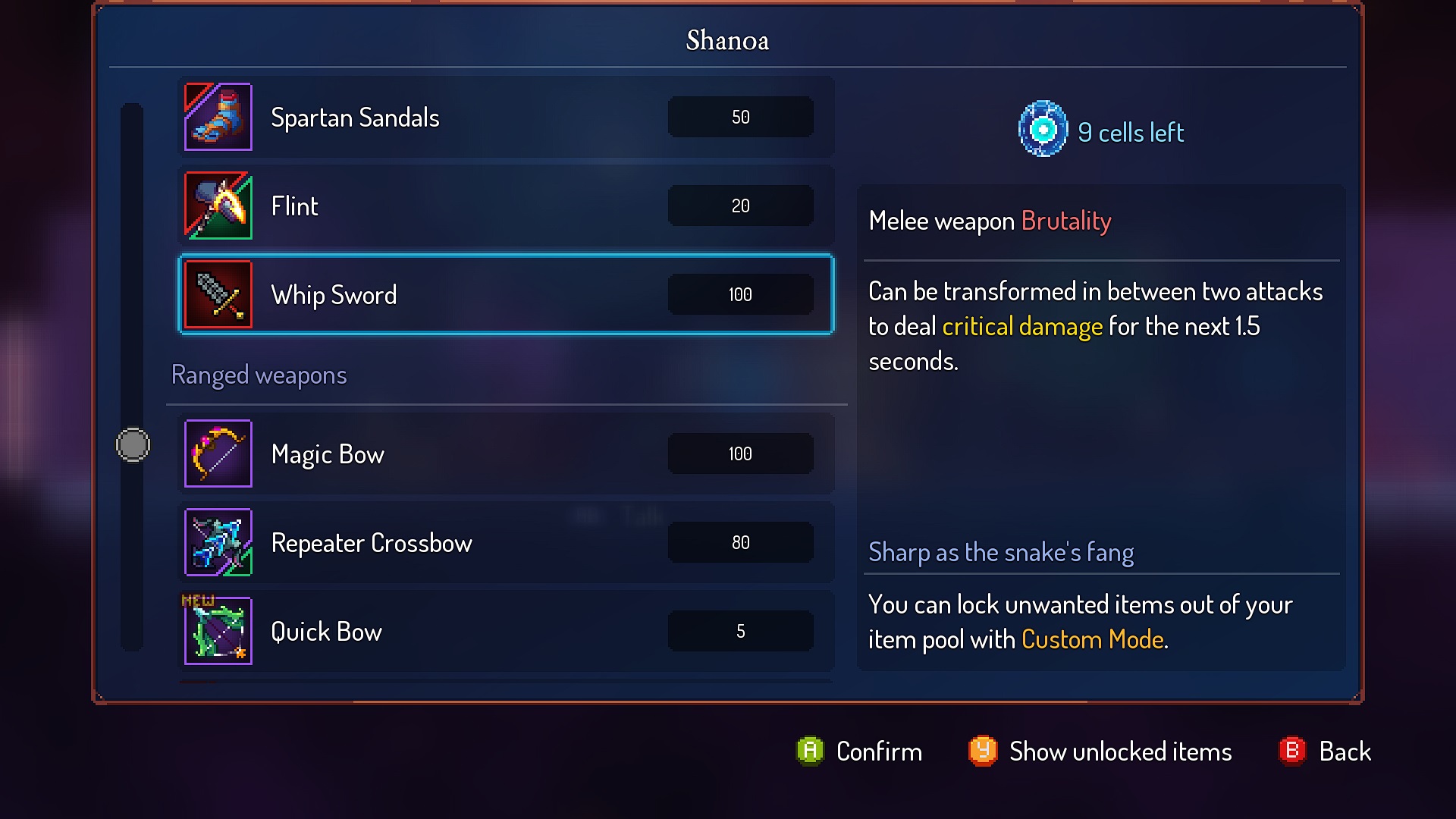Screen dimensions: 1456x819
Task: Click the green A gamepad button icon
Action: point(810,752)
